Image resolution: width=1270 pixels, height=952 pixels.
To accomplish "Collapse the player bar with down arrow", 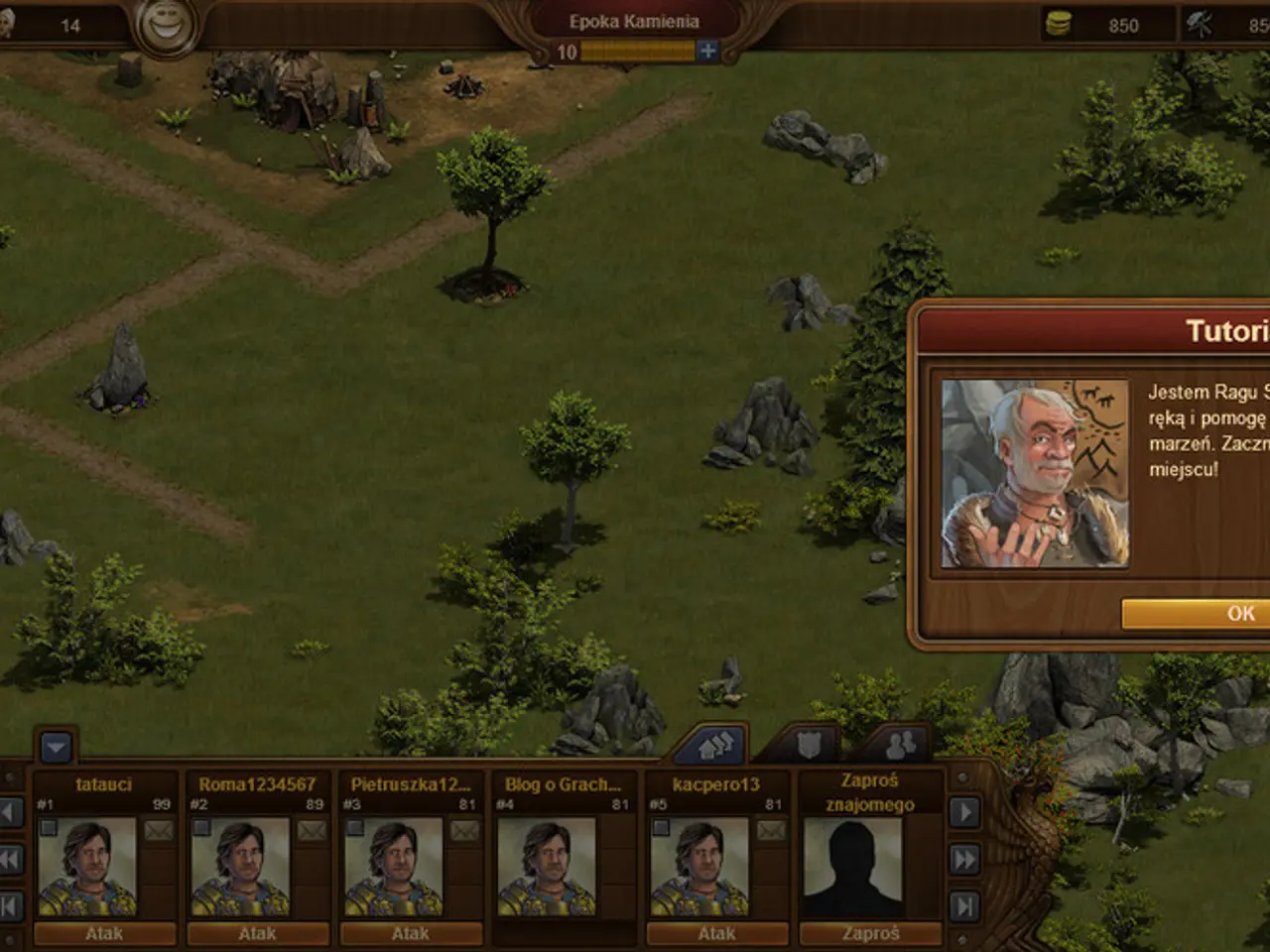I will coord(56,747).
